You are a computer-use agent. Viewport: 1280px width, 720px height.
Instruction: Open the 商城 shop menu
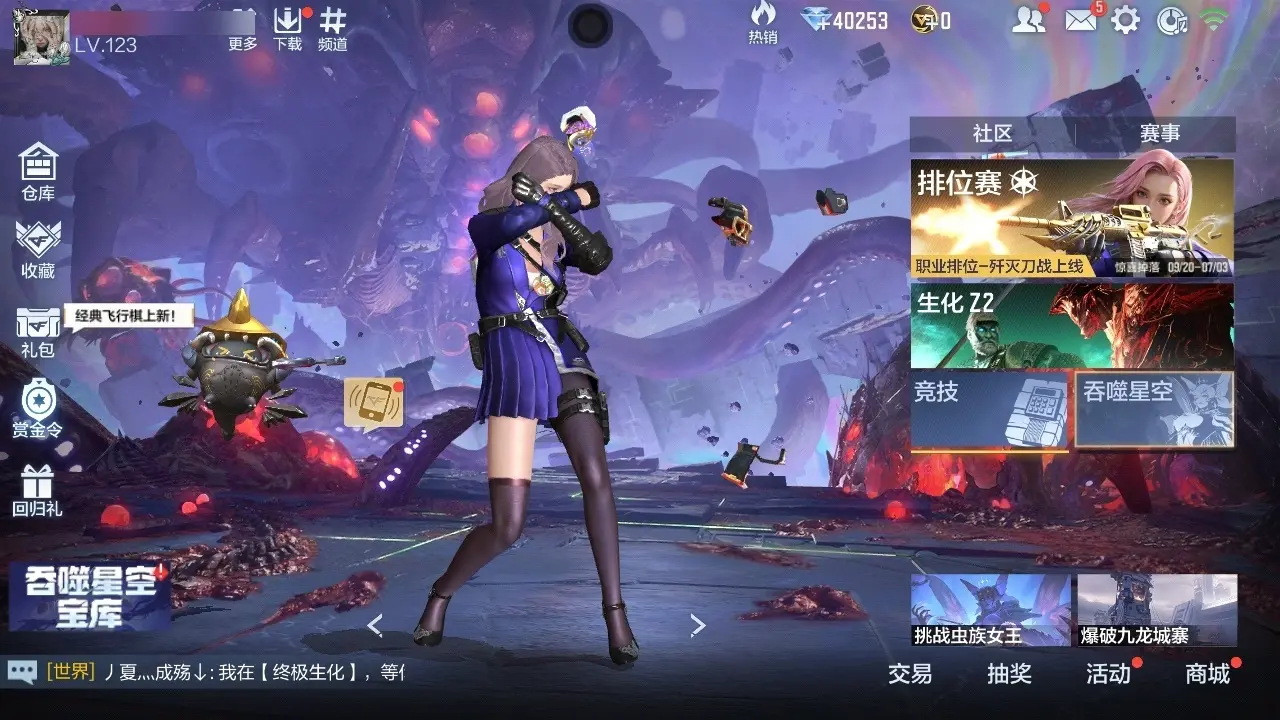tap(1207, 674)
